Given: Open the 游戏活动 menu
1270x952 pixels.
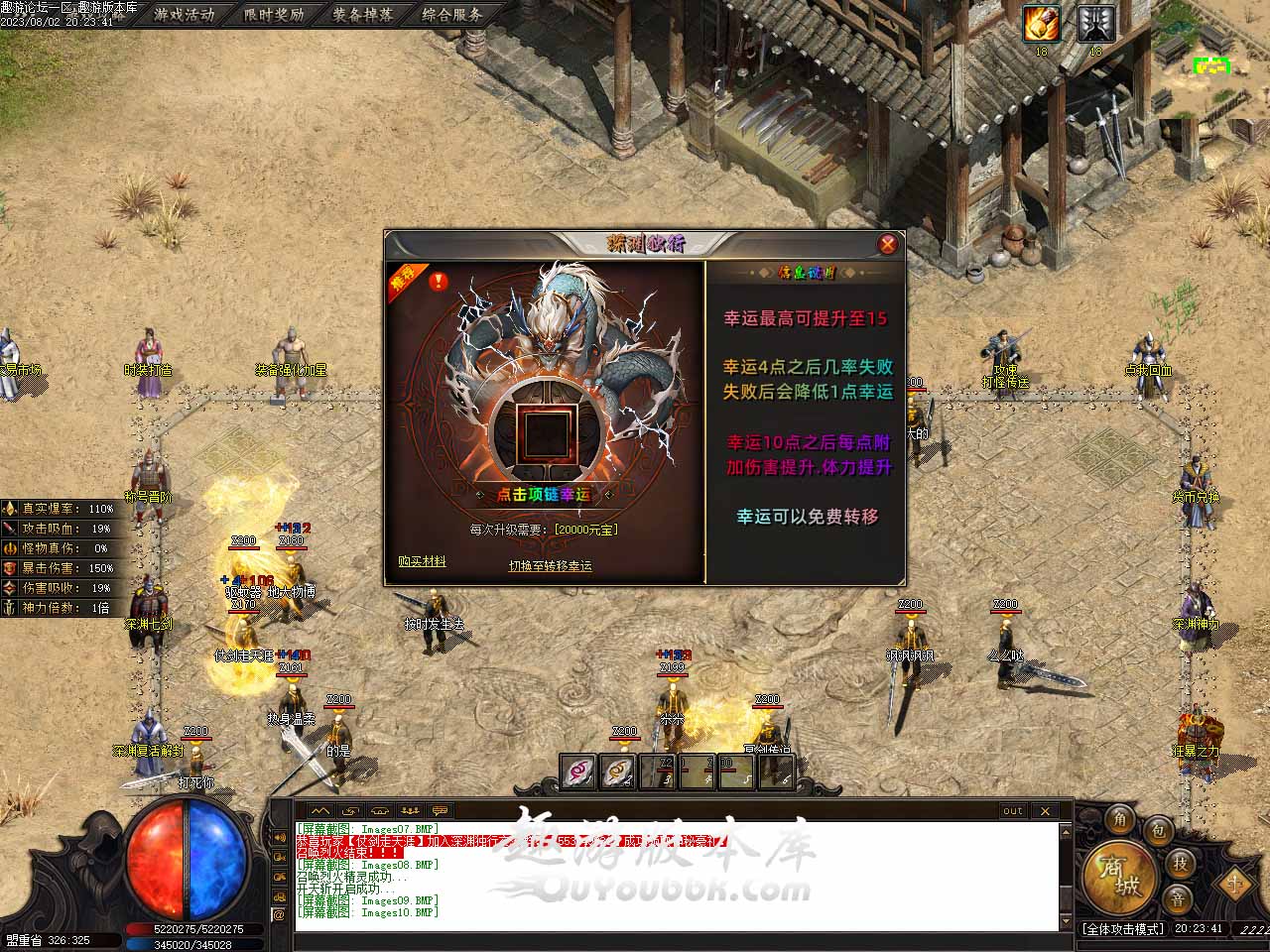Looking at the screenshot, I should tap(185, 15).
